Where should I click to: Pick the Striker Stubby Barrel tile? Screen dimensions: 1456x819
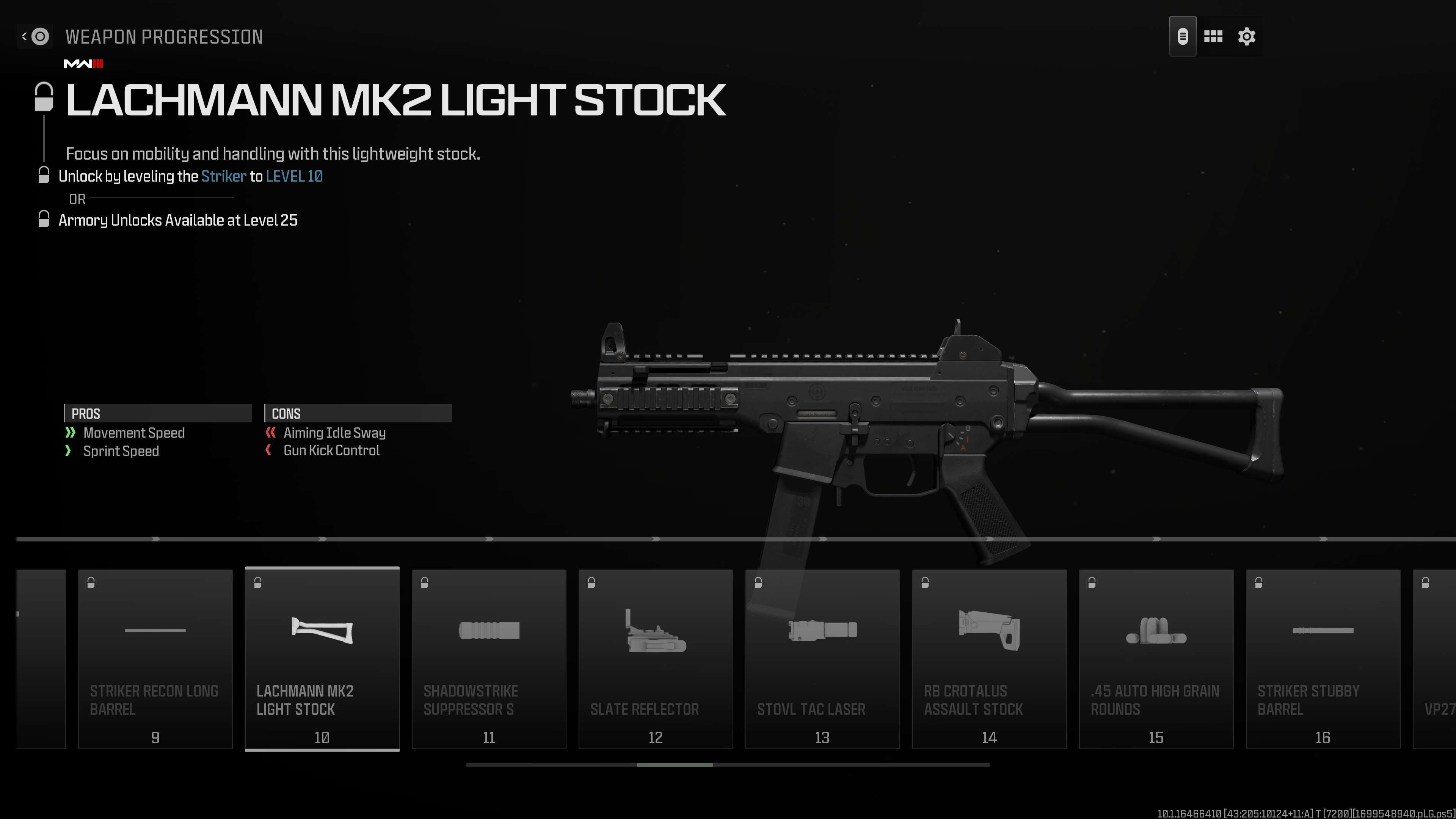[x=1323, y=659]
